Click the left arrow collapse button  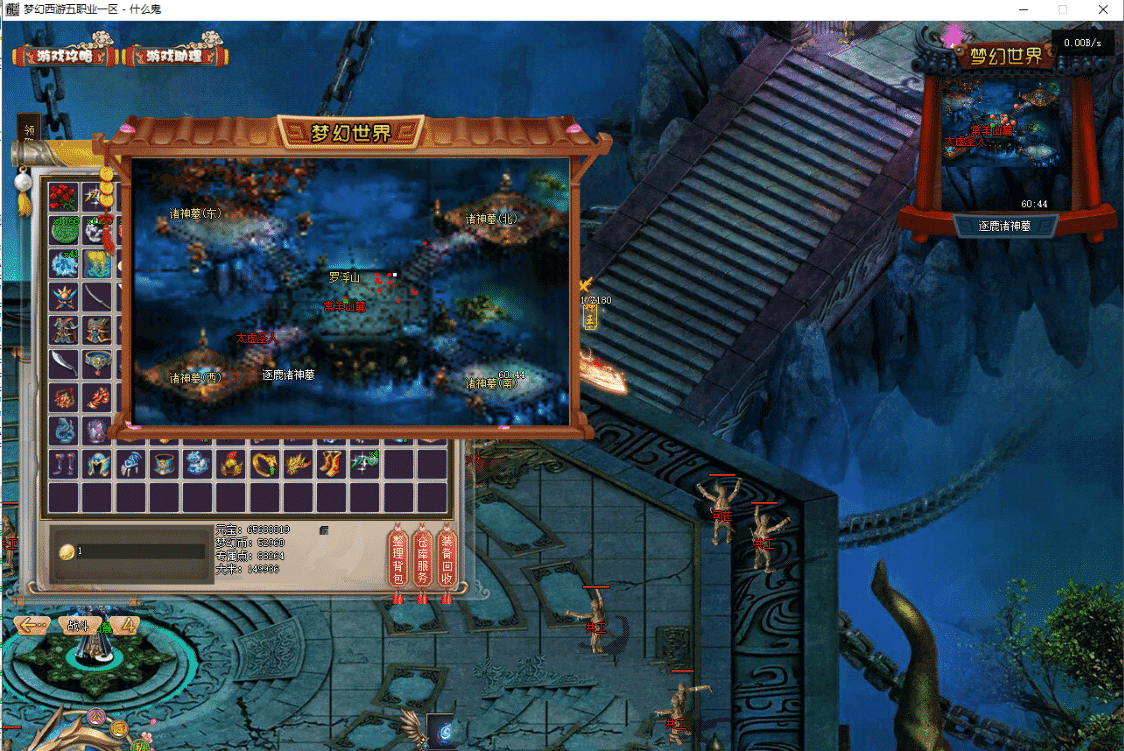[30, 626]
